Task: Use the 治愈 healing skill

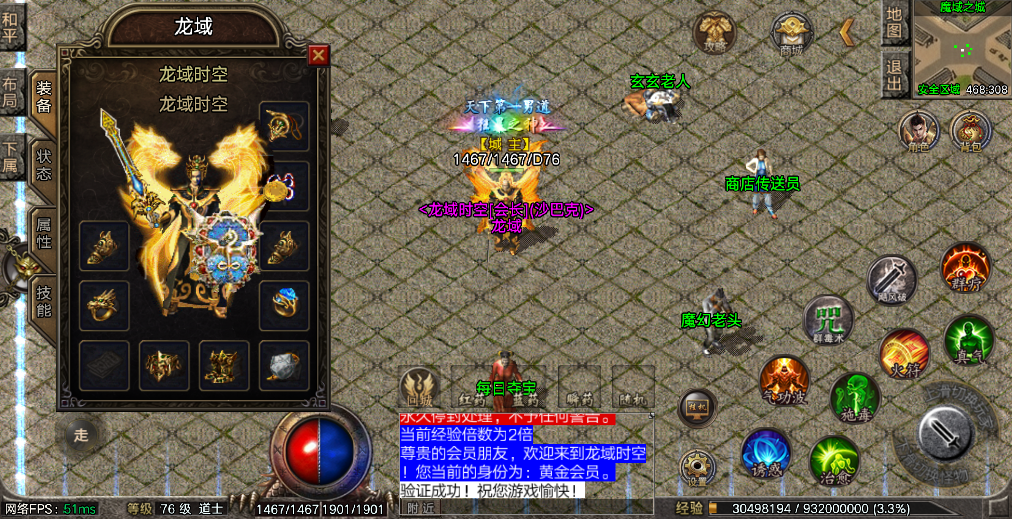Action: (x=833, y=461)
